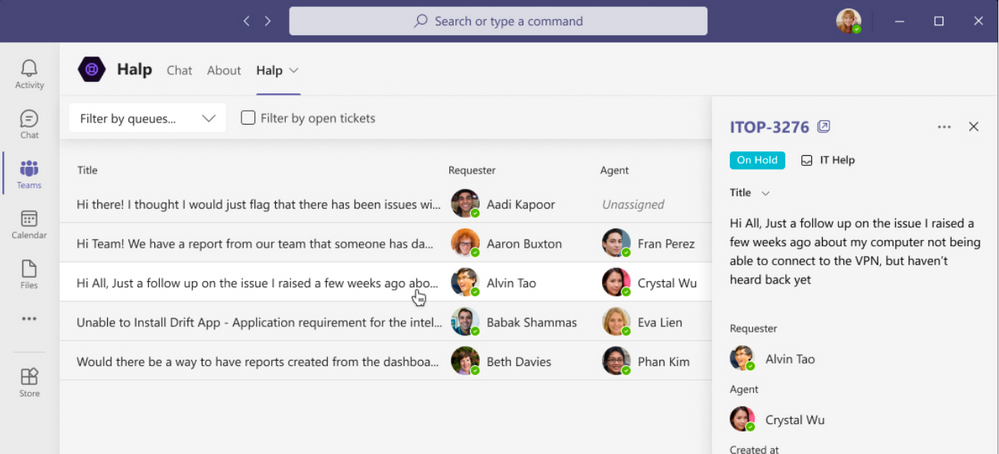Open the Activity section in sidebar
Viewport: 999px width, 454px height.
click(x=29, y=73)
